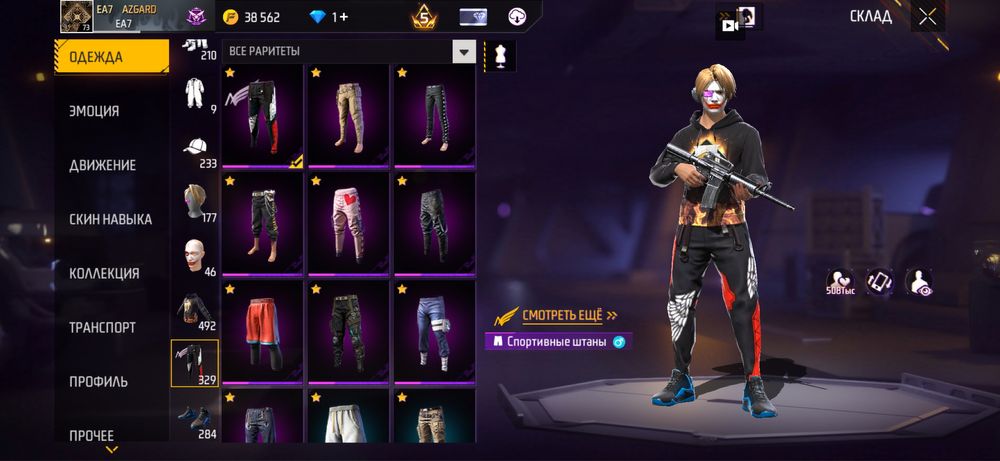The height and width of the screenshot is (461, 1000).
Task: Close the Склад screen
Action: (927, 16)
